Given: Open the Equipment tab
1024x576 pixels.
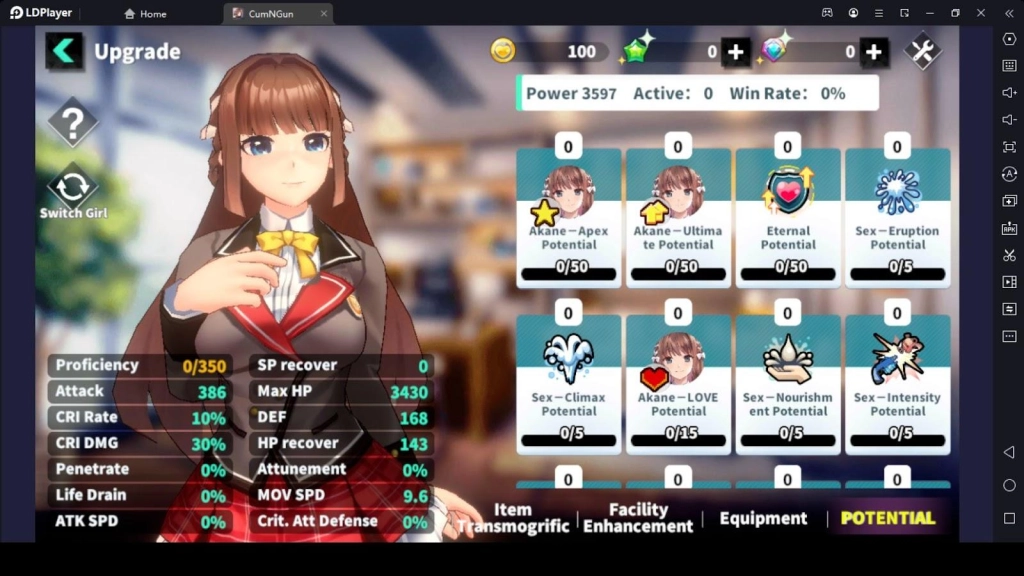Looking at the screenshot, I should 763,518.
